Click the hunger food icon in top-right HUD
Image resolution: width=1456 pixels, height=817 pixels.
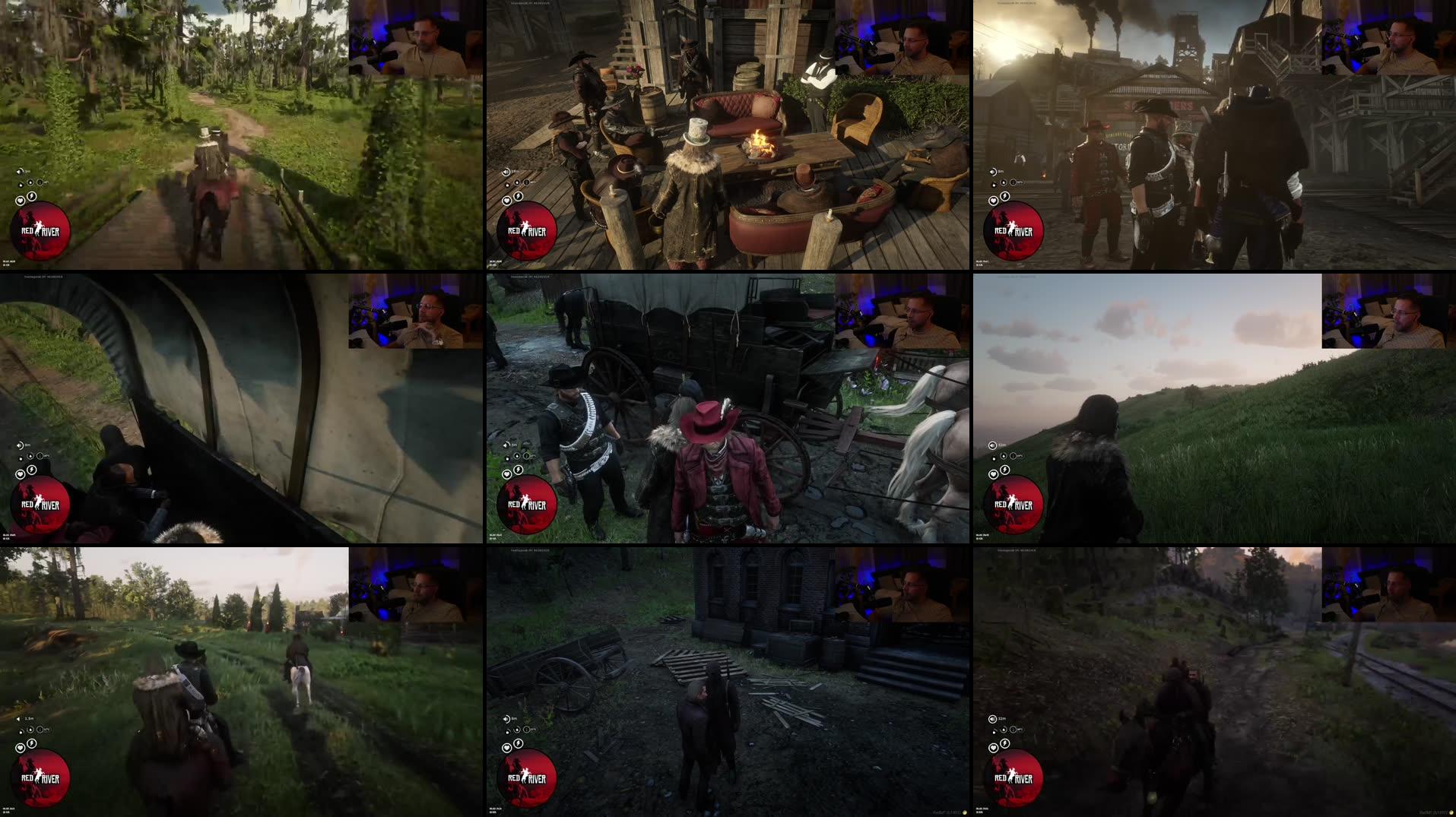point(1002,182)
